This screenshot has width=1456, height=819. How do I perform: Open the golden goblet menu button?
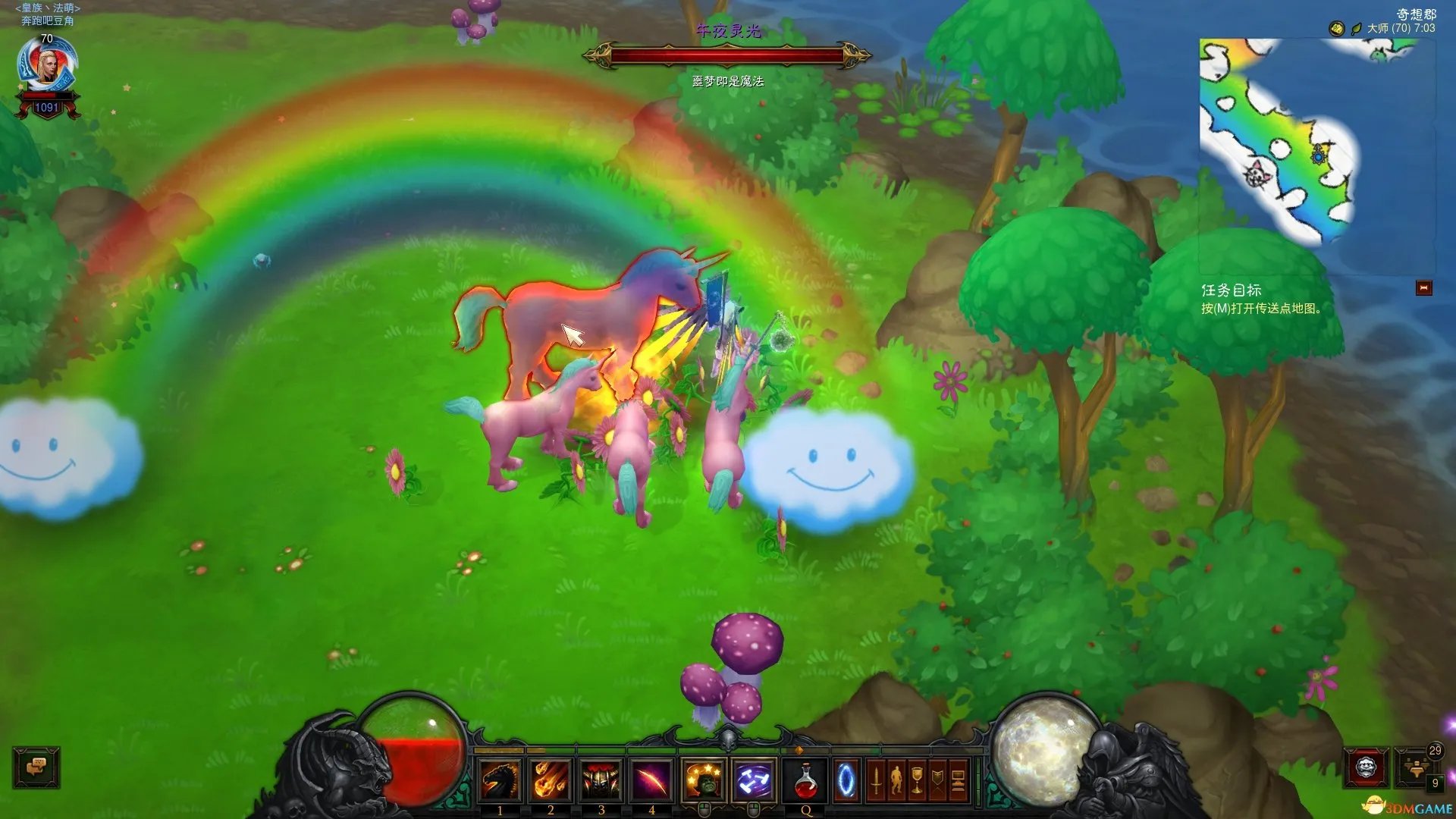tap(917, 780)
